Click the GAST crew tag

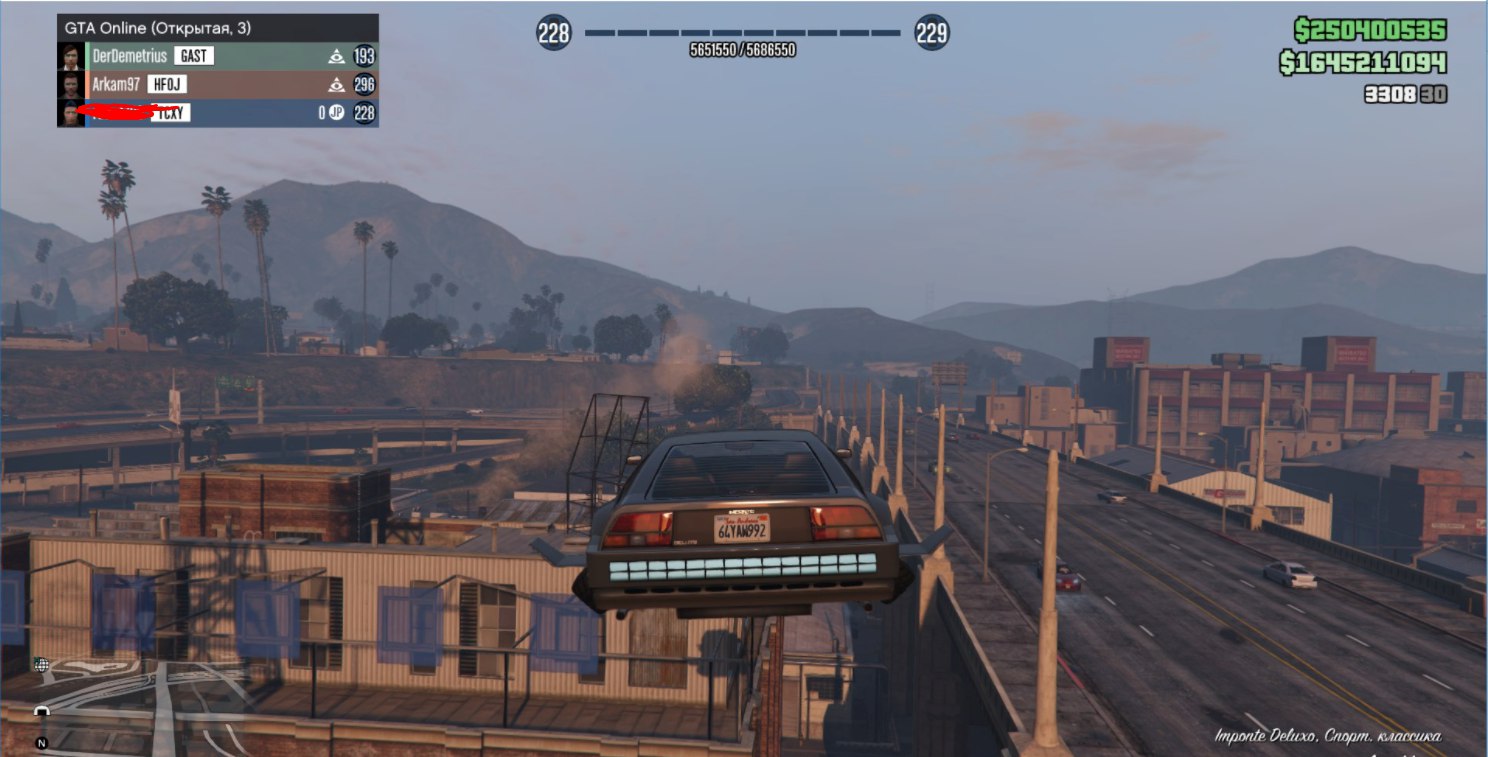pos(193,56)
